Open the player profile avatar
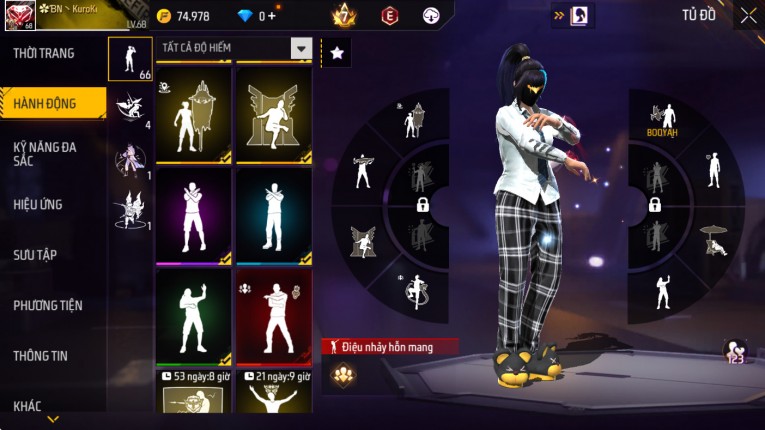 coord(20,14)
